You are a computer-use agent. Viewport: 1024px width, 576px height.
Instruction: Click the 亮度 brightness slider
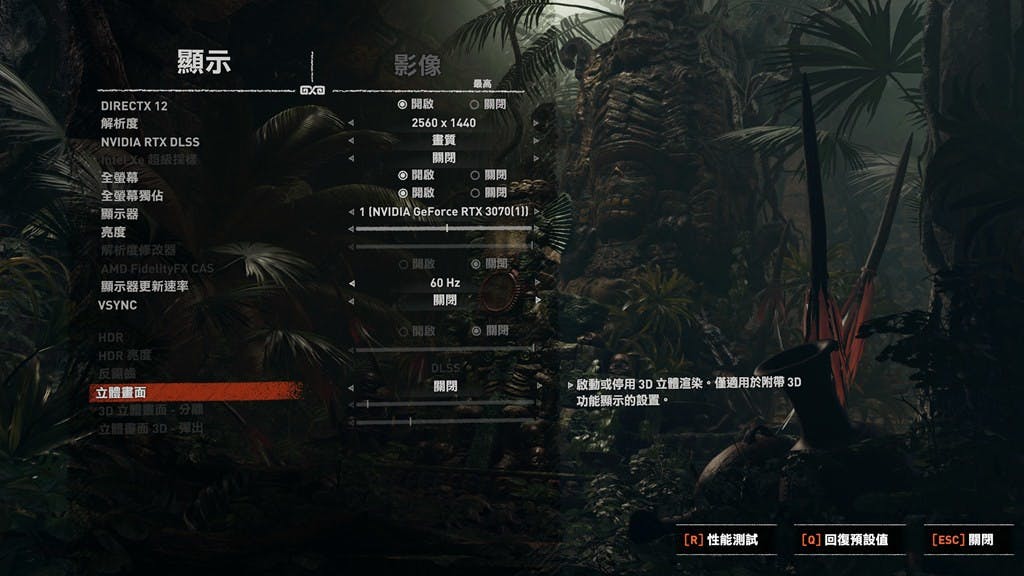(444, 229)
